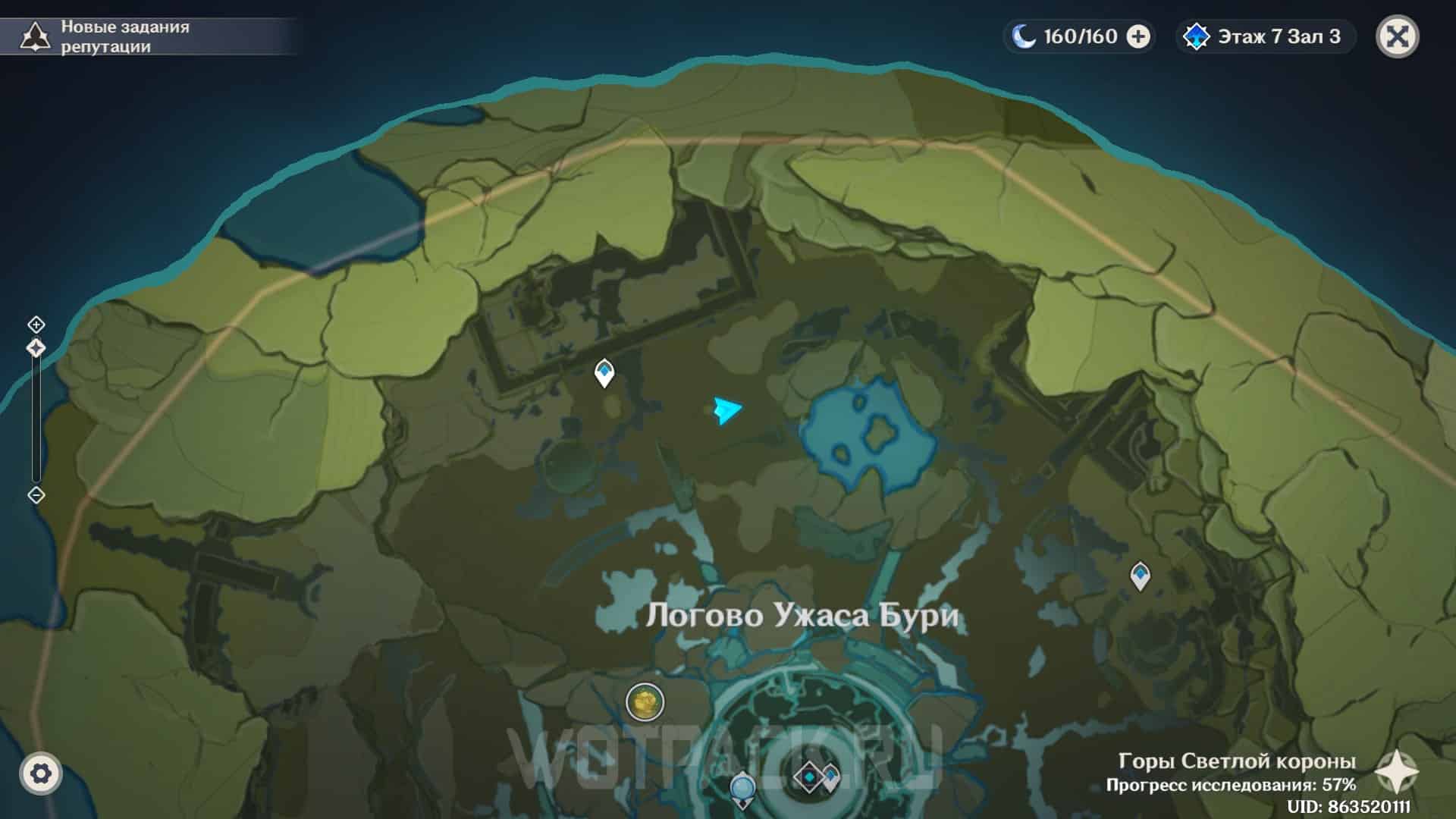Select the teleport waypoint nearest the player arrow
This screenshot has height=819, width=1456.
click(x=604, y=372)
